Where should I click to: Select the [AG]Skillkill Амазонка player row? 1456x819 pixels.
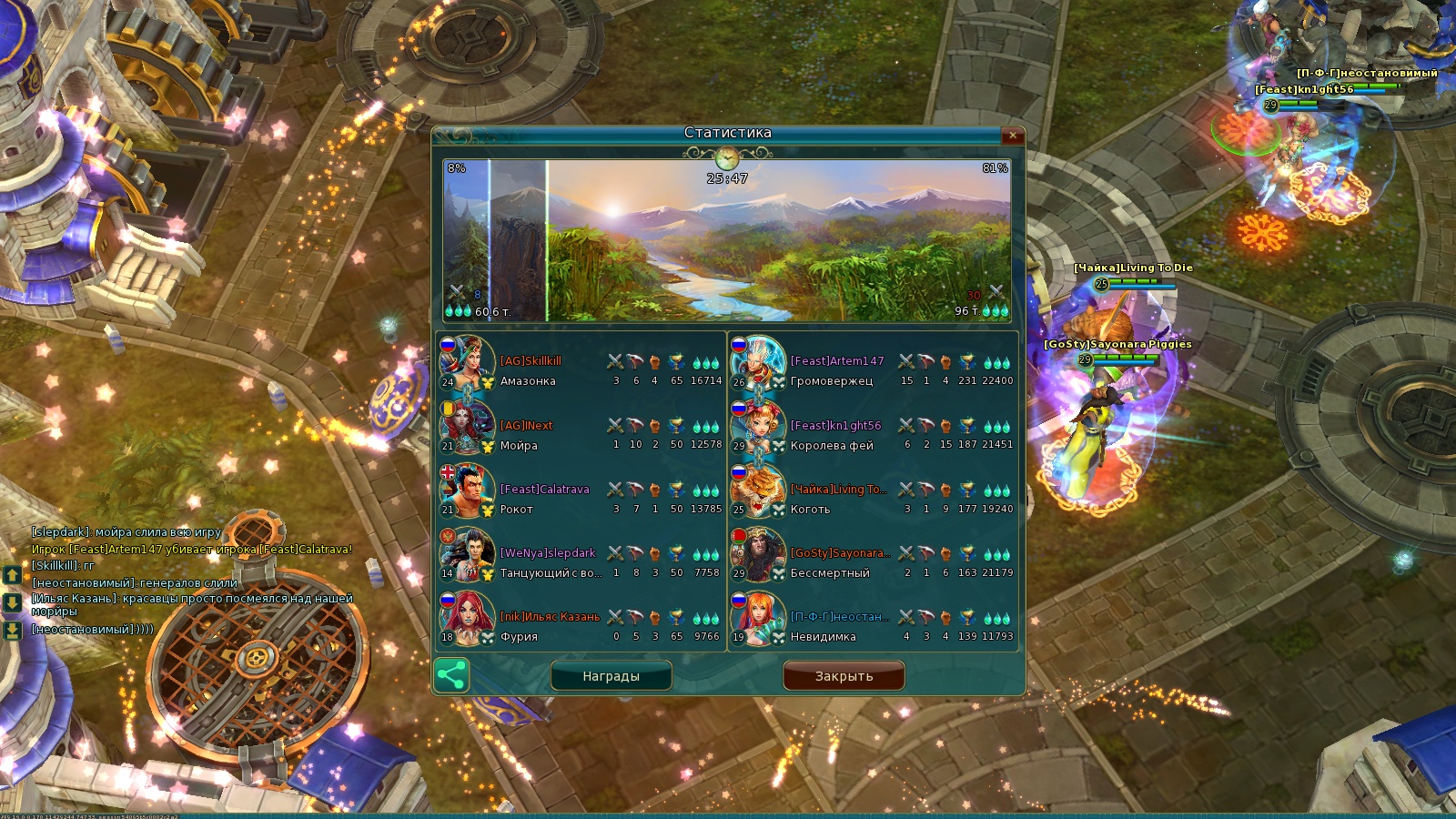tap(581, 370)
